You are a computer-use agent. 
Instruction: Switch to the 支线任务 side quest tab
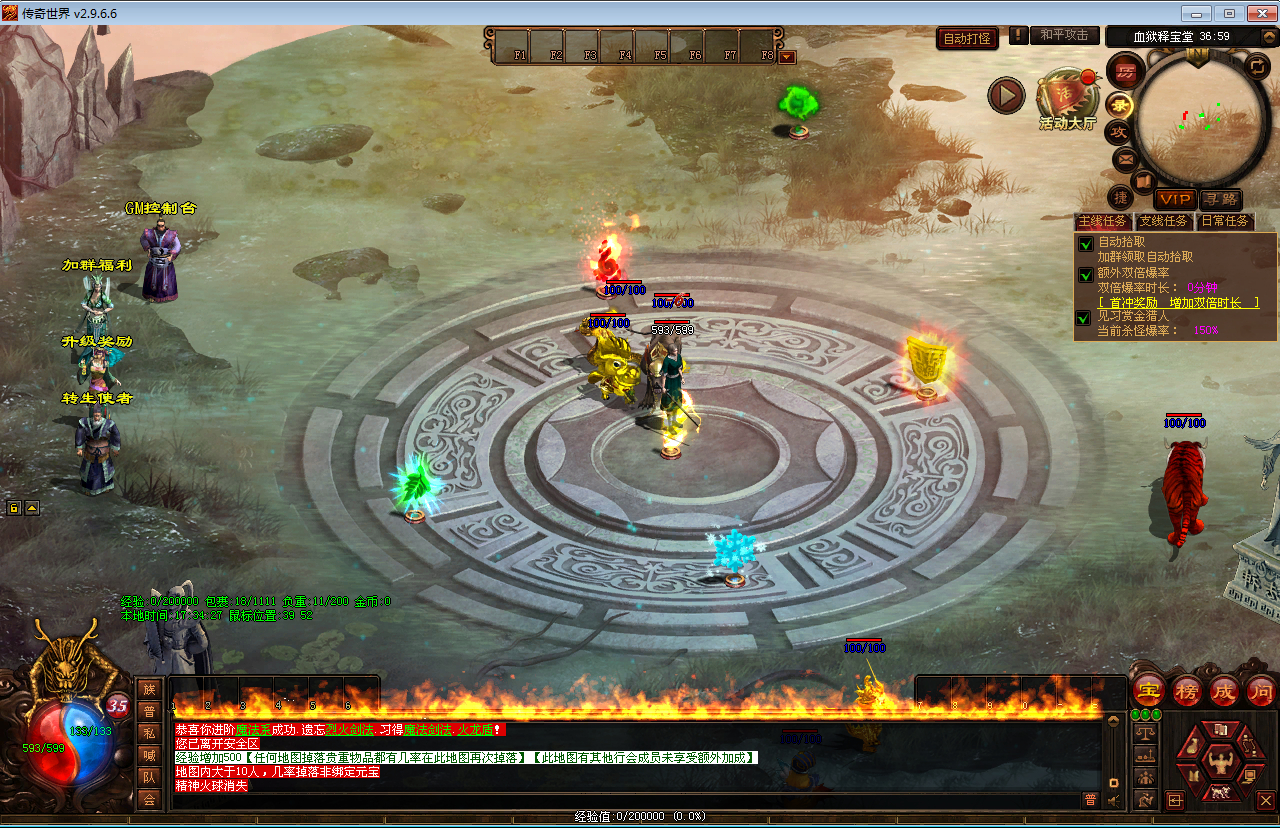click(x=1163, y=221)
